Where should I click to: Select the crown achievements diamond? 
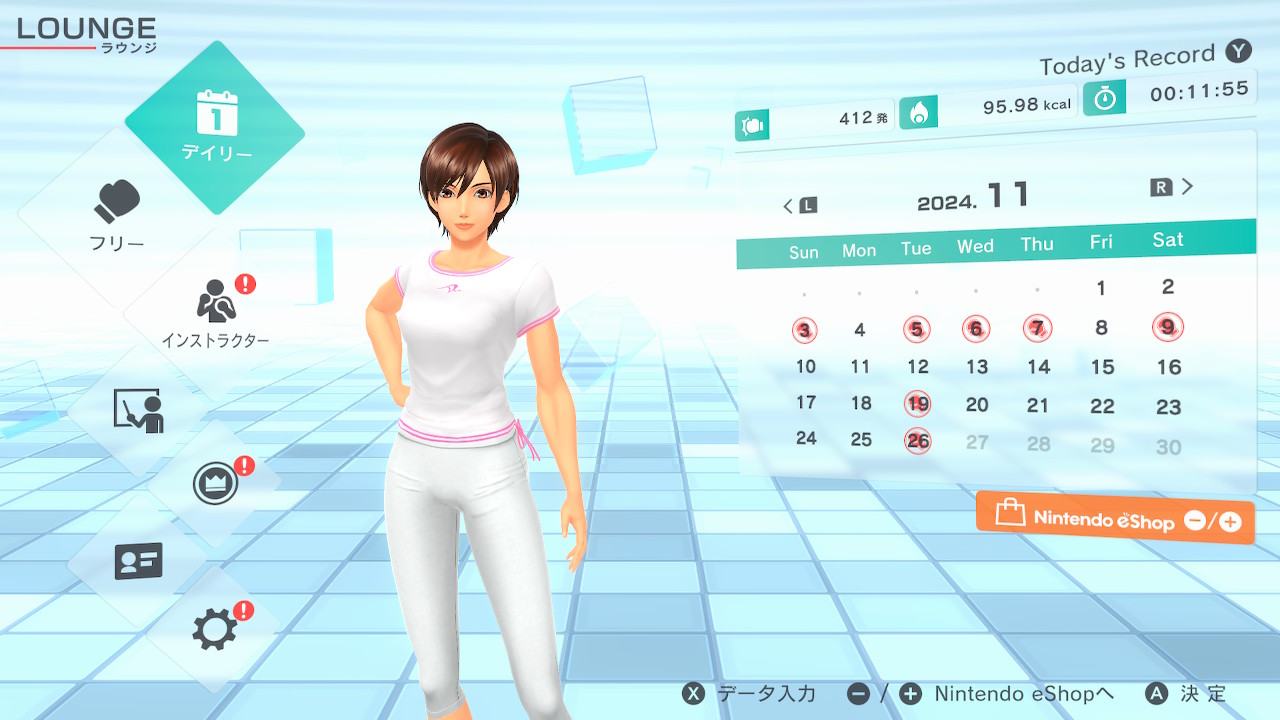click(x=215, y=484)
